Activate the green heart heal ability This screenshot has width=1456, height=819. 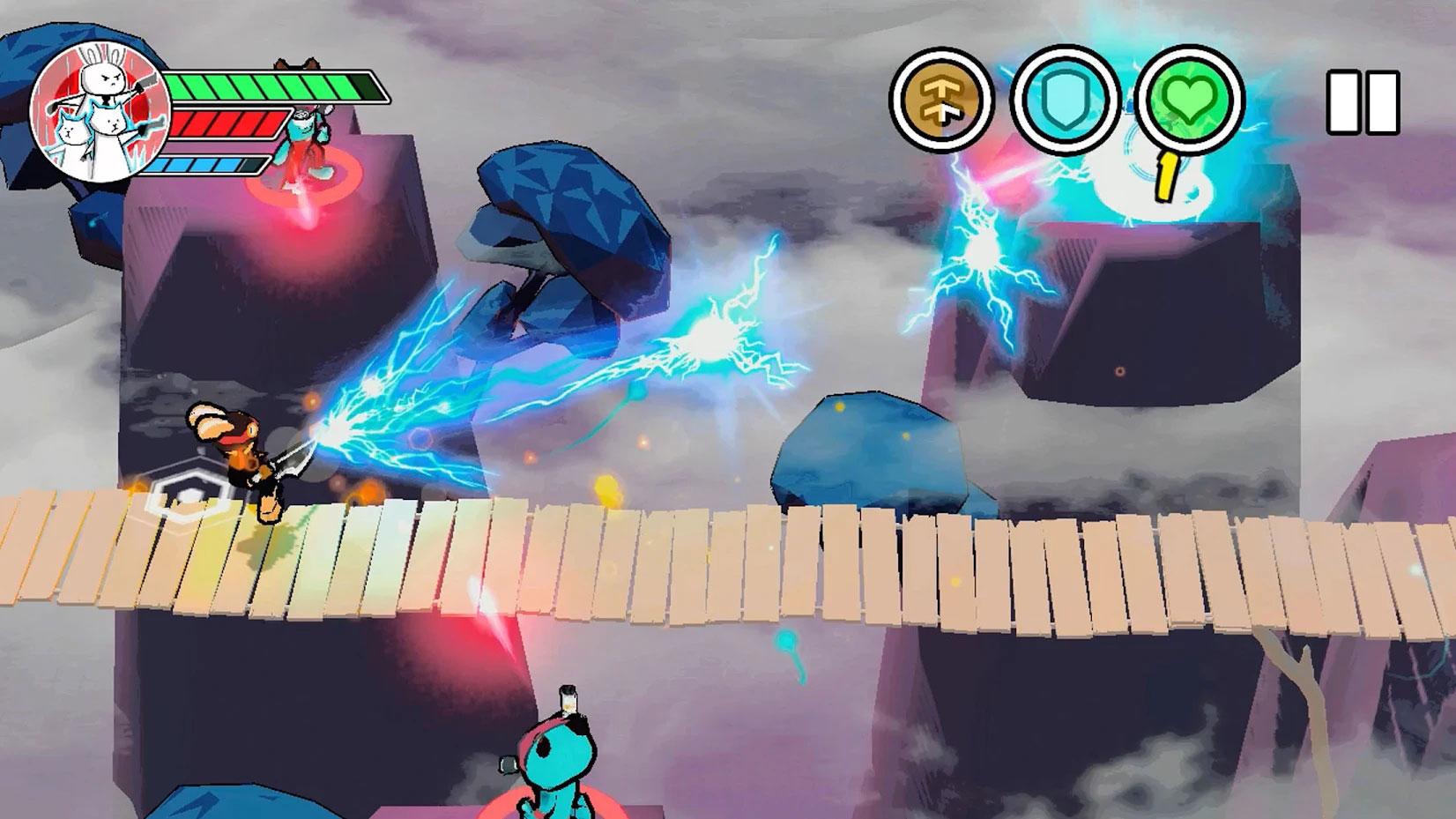pos(1189,99)
